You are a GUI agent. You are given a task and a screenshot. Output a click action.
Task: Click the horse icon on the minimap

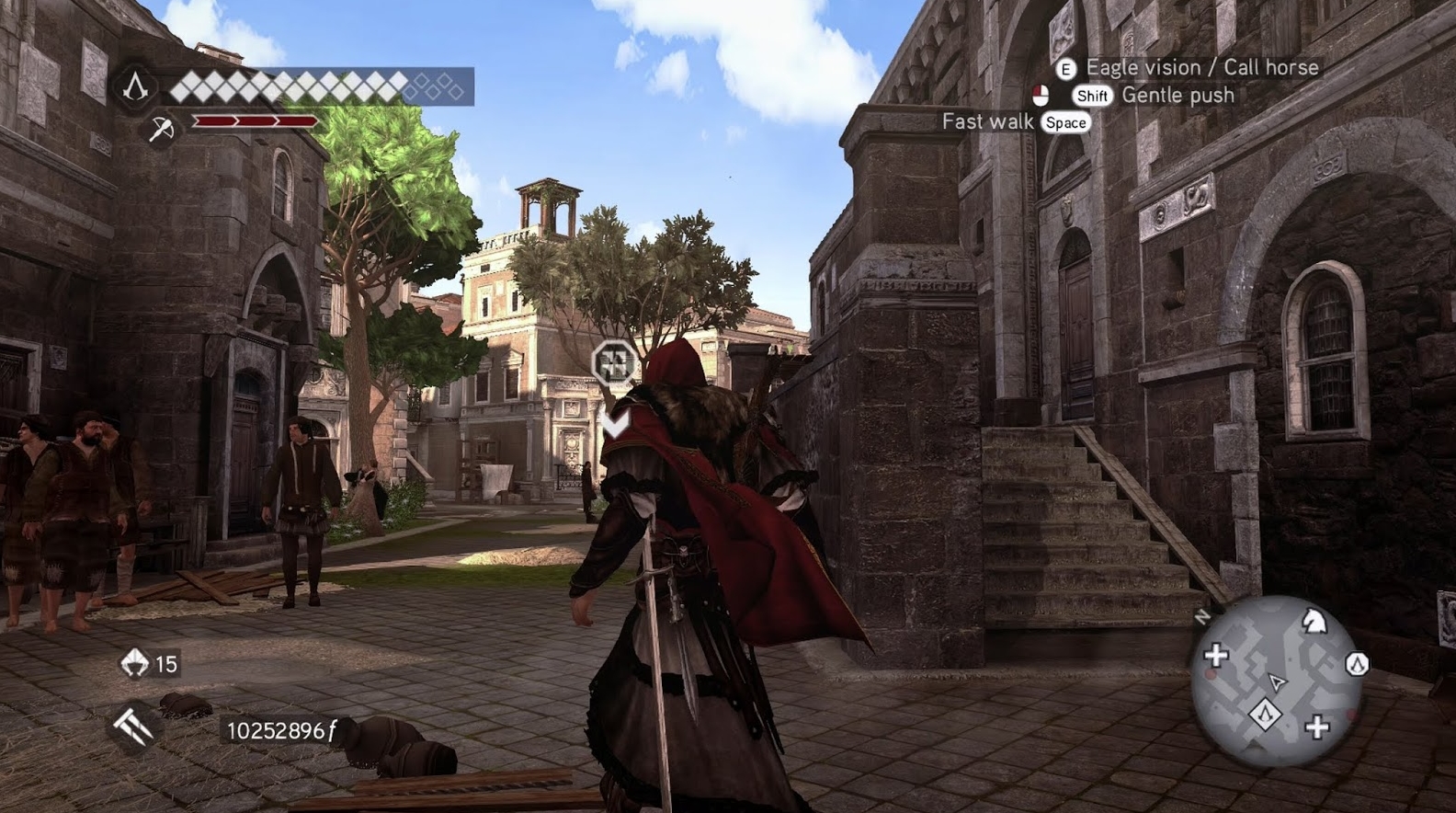1314,621
